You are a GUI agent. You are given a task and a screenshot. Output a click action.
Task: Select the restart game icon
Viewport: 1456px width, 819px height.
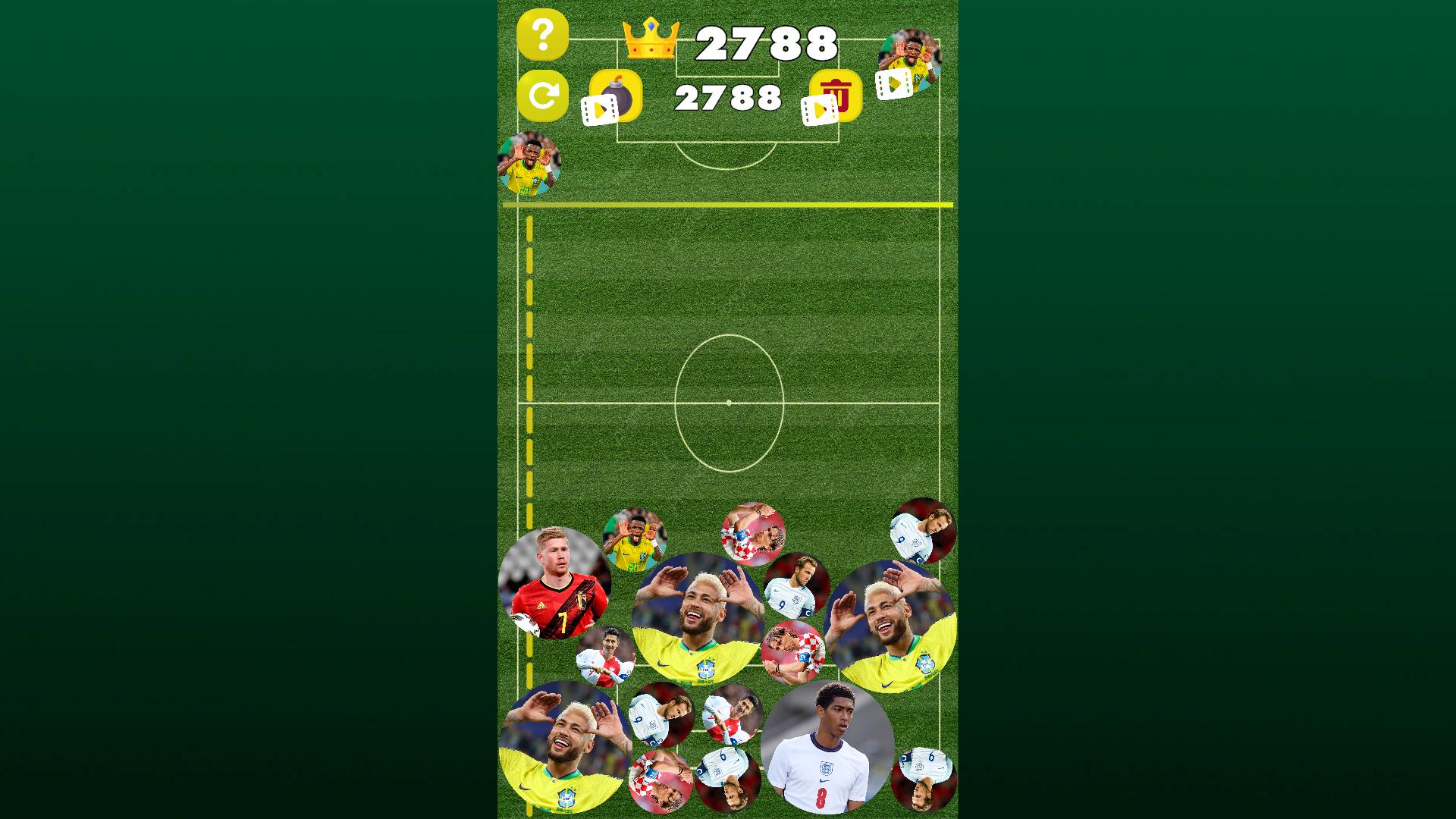(x=542, y=97)
